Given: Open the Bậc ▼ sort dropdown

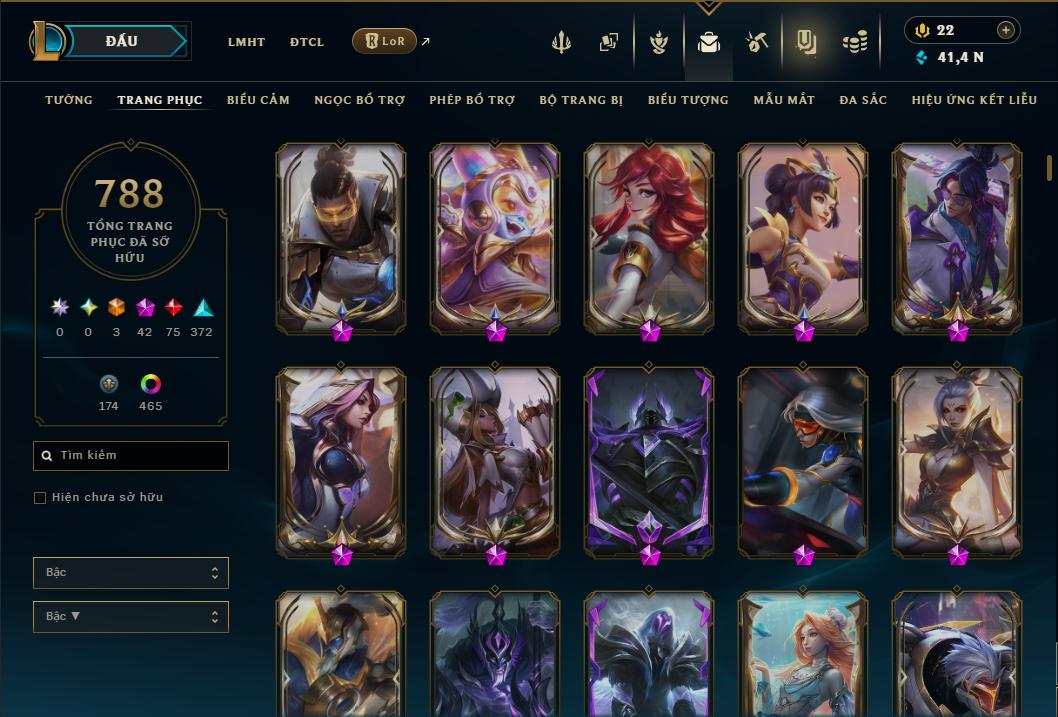Looking at the screenshot, I should coord(131,617).
